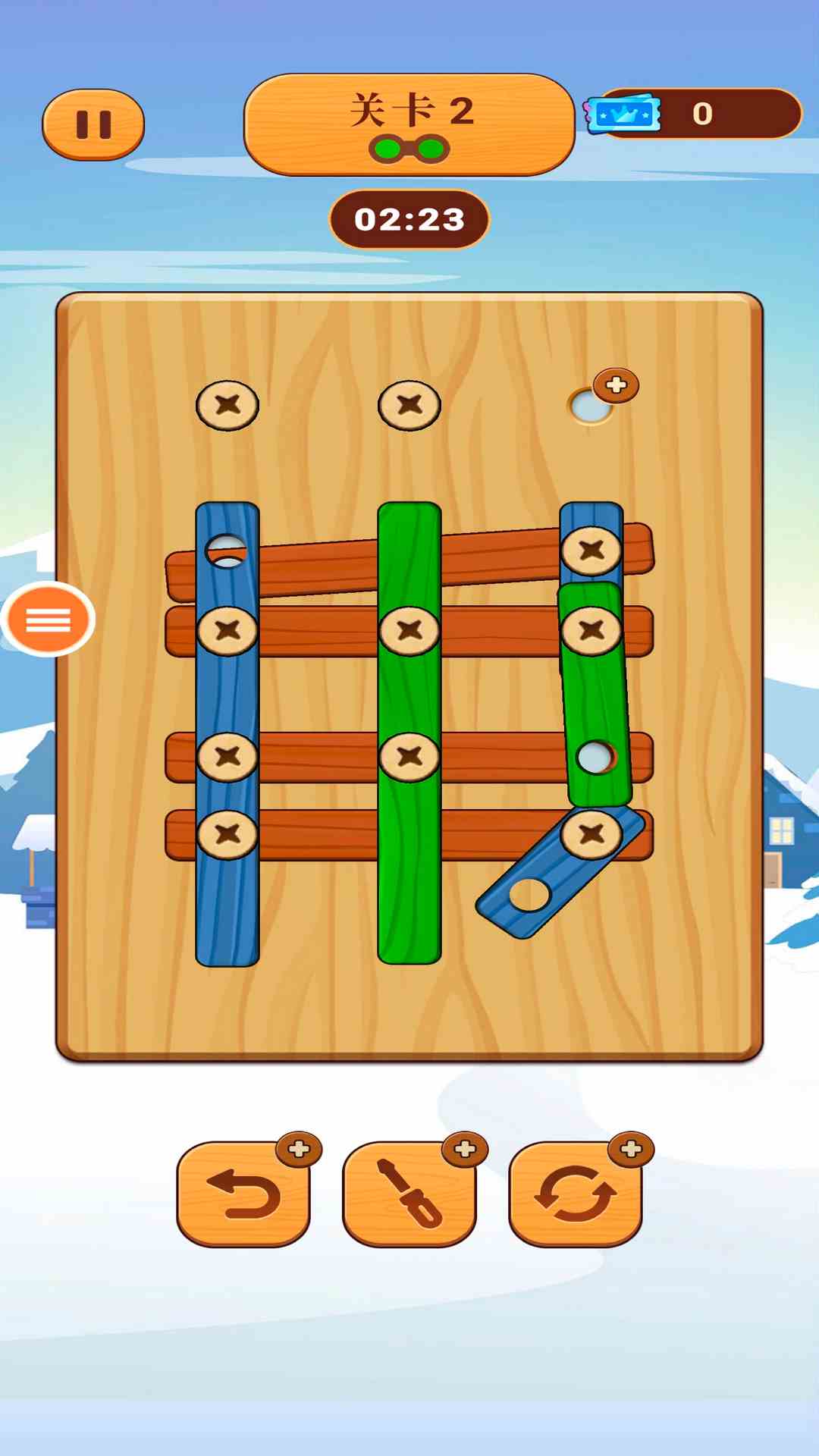
Task: Tap the blue crown ticket icon
Action: click(623, 115)
